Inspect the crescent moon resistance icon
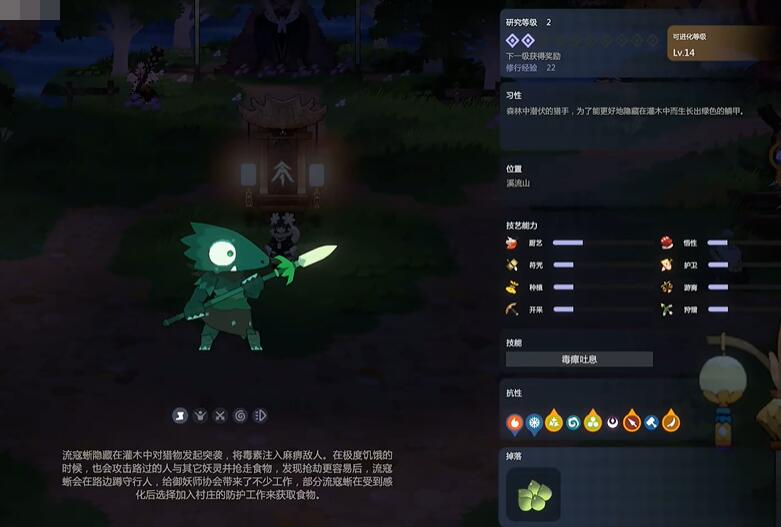This screenshot has height=527, width=781. [612, 423]
